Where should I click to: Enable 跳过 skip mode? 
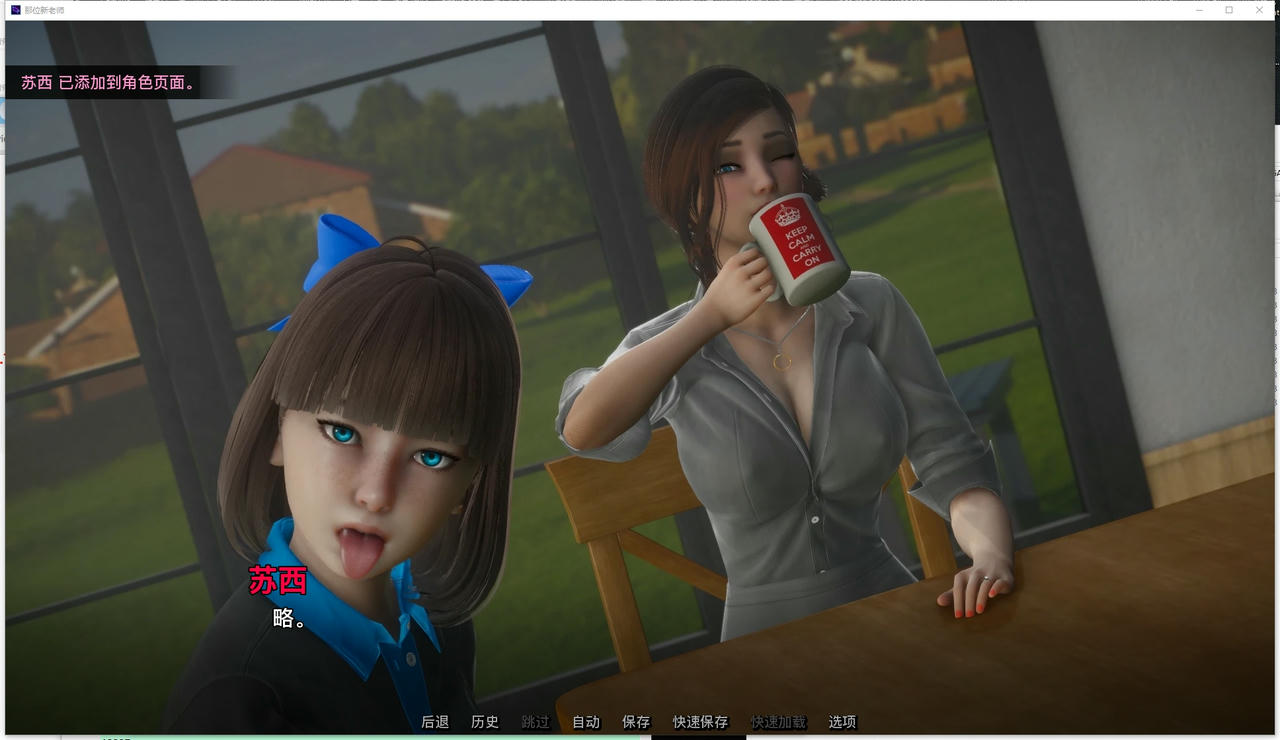(534, 721)
